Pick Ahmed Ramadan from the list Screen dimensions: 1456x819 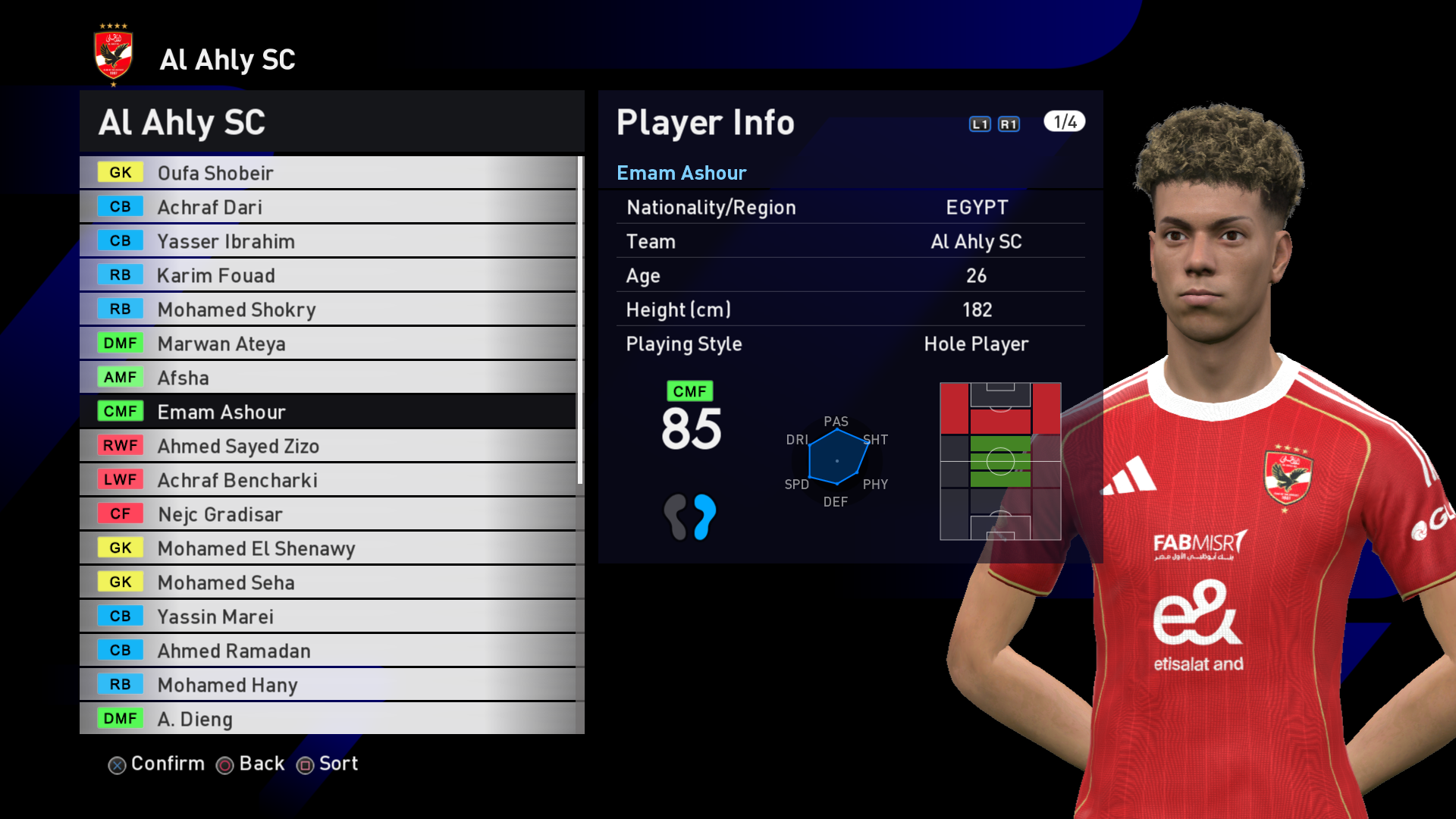[x=328, y=651]
